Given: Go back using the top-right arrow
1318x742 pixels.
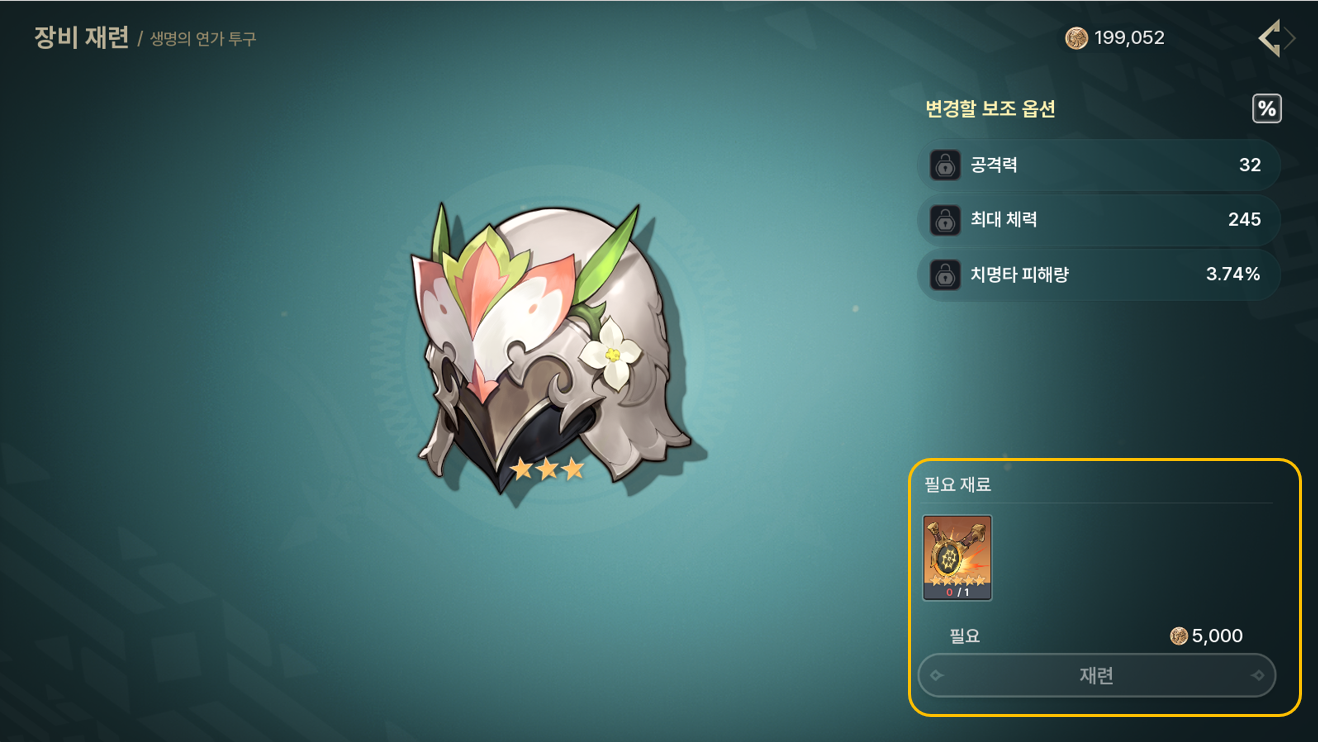Looking at the screenshot, I should click(x=1272, y=39).
